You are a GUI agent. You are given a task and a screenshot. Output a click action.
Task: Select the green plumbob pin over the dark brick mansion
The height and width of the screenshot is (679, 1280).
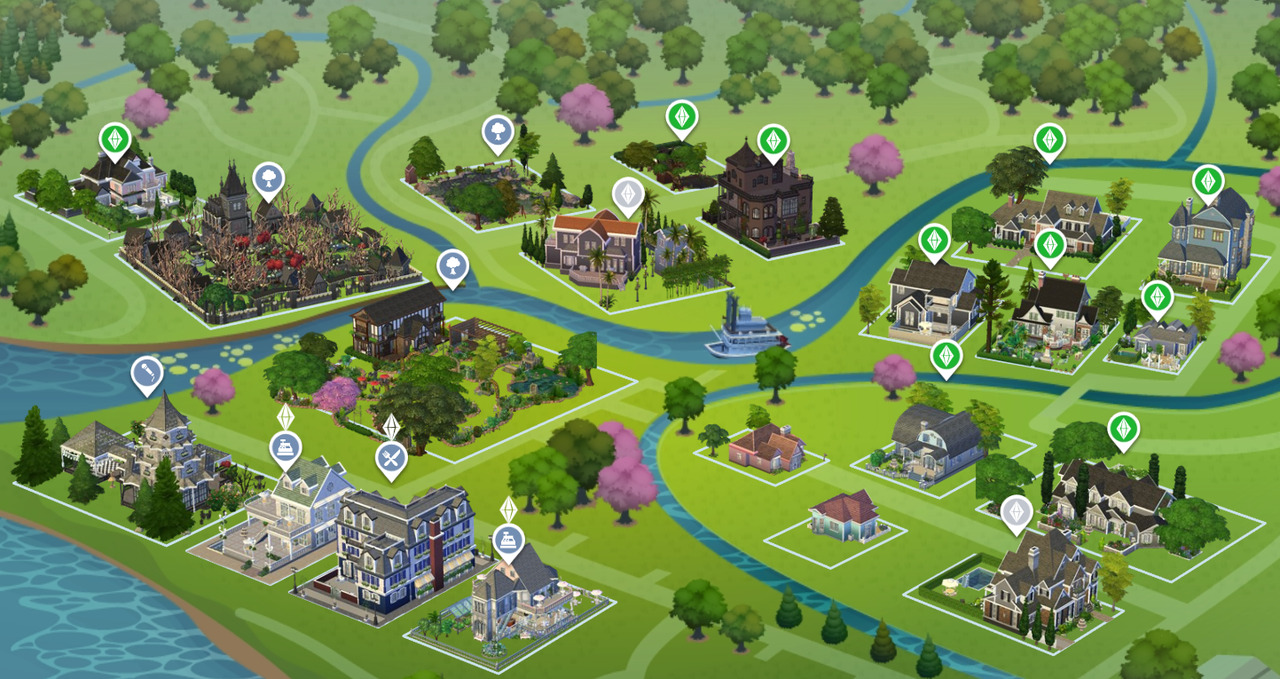[772, 141]
